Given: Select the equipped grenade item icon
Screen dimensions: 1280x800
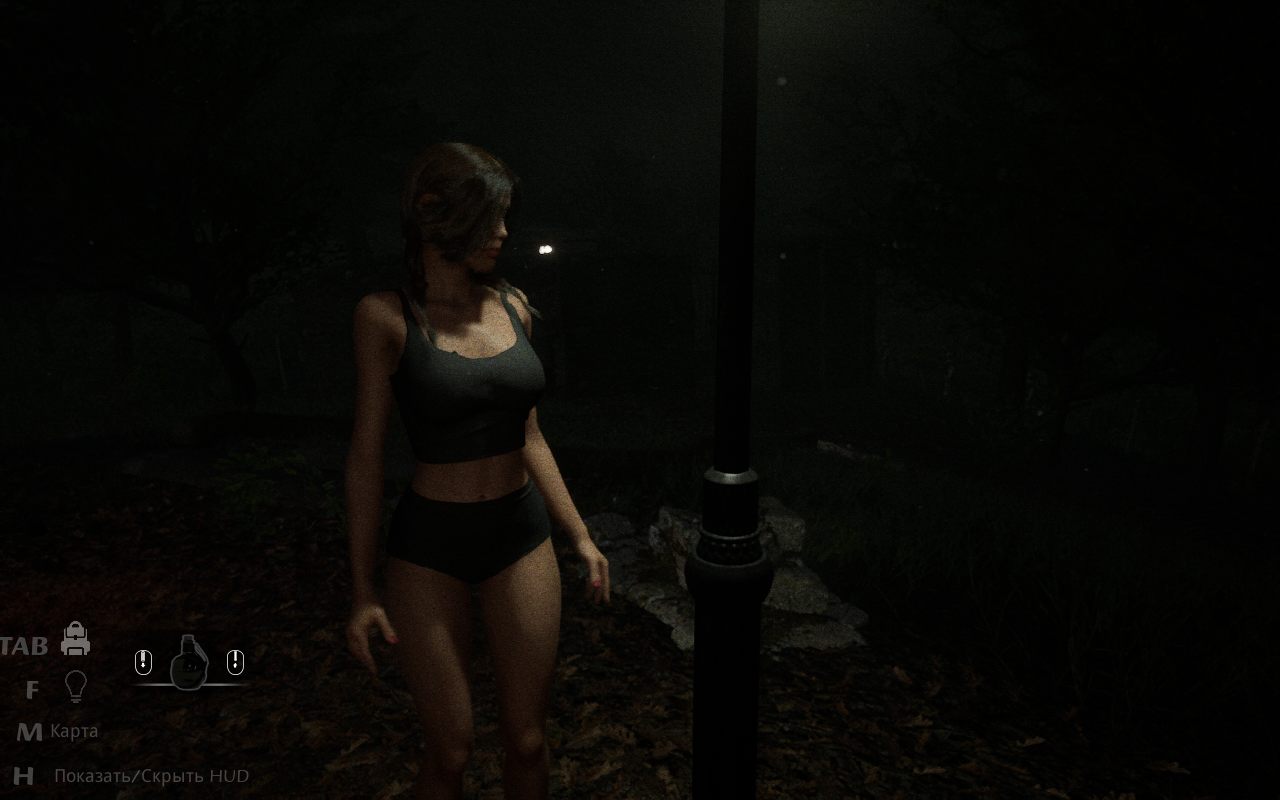Looking at the screenshot, I should pyautogui.click(x=188, y=663).
